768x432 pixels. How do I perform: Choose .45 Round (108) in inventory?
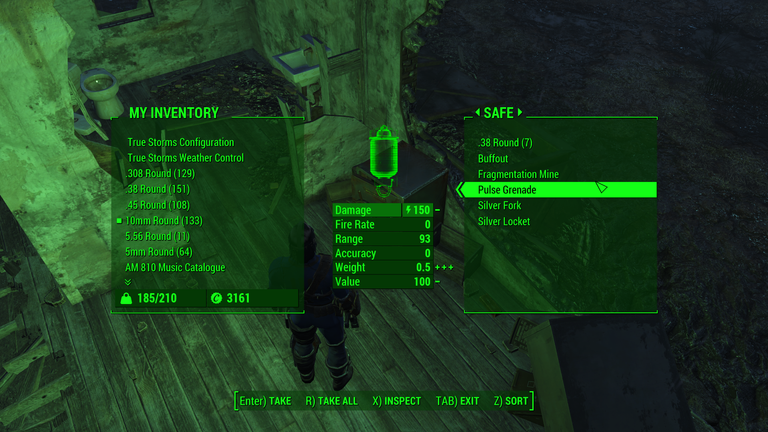[x=158, y=205]
